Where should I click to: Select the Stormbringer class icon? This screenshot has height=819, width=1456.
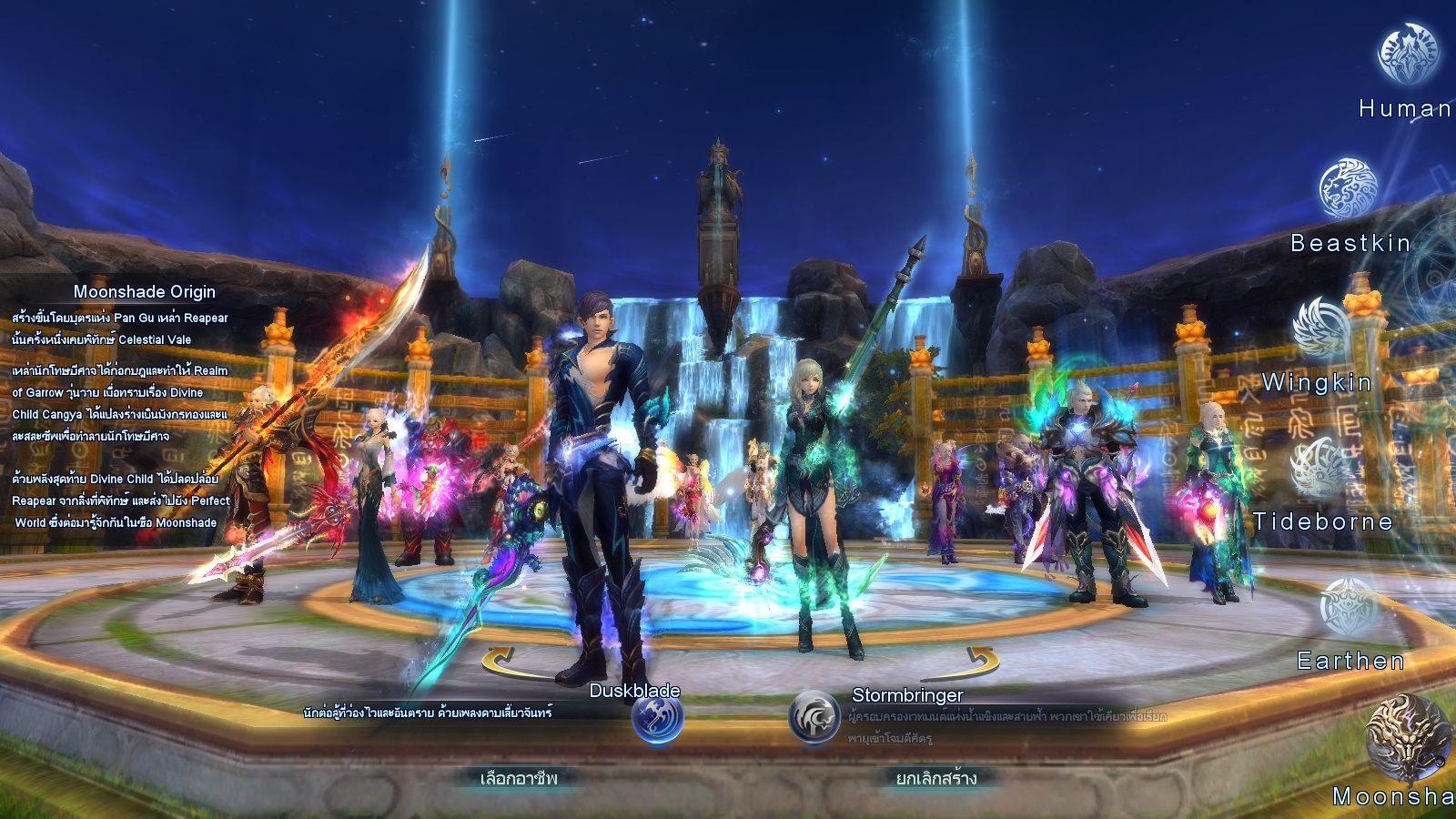coord(814,717)
